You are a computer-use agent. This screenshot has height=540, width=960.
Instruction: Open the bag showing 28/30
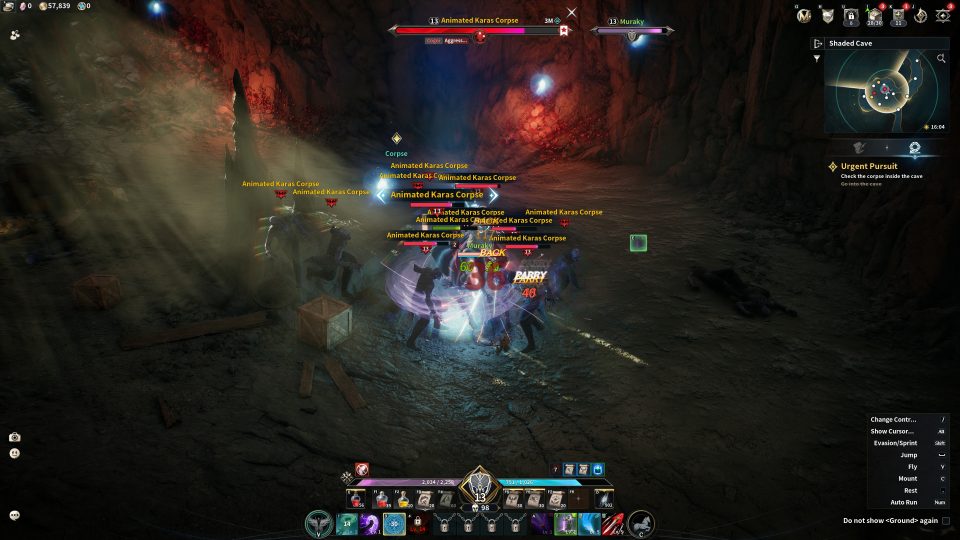point(874,15)
